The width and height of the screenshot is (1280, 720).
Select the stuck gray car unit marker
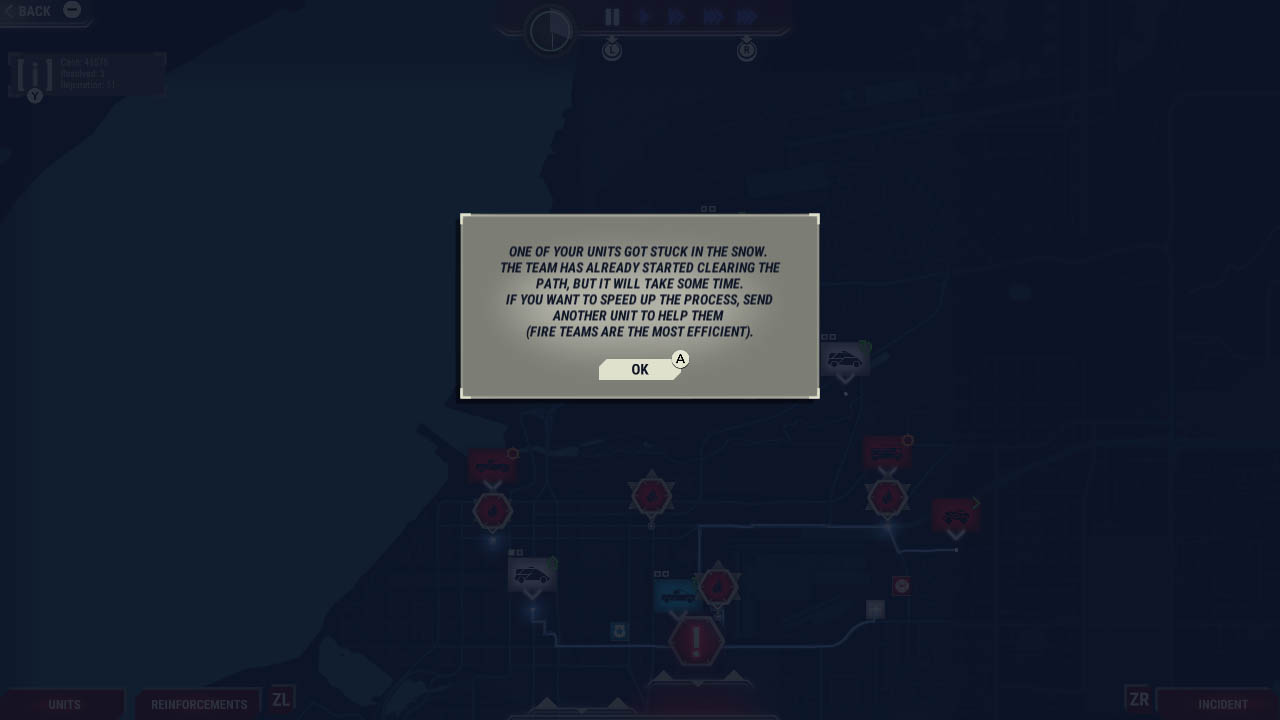pos(845,358)
